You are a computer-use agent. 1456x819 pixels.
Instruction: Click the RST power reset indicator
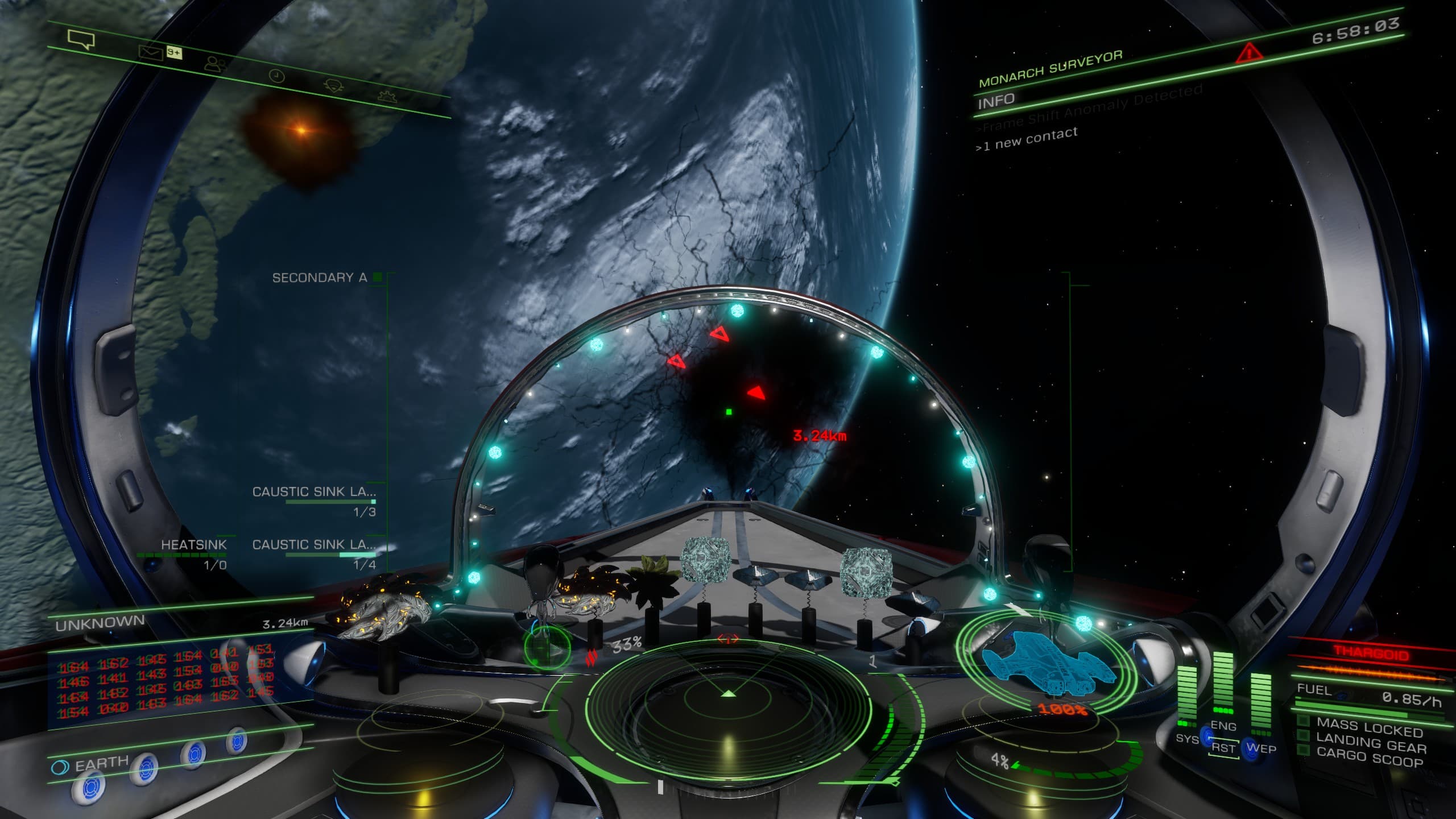tap(1223, 748)
